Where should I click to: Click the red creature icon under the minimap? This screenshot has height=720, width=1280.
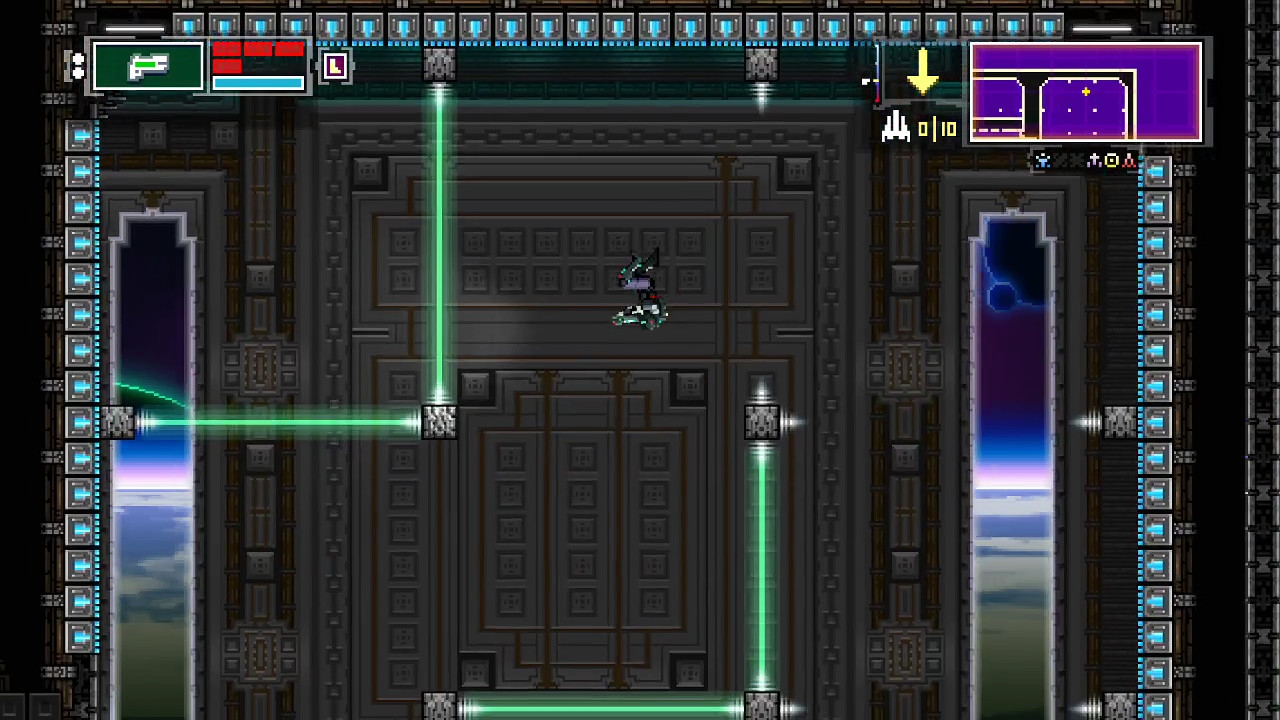click(x=1130, y=160)
